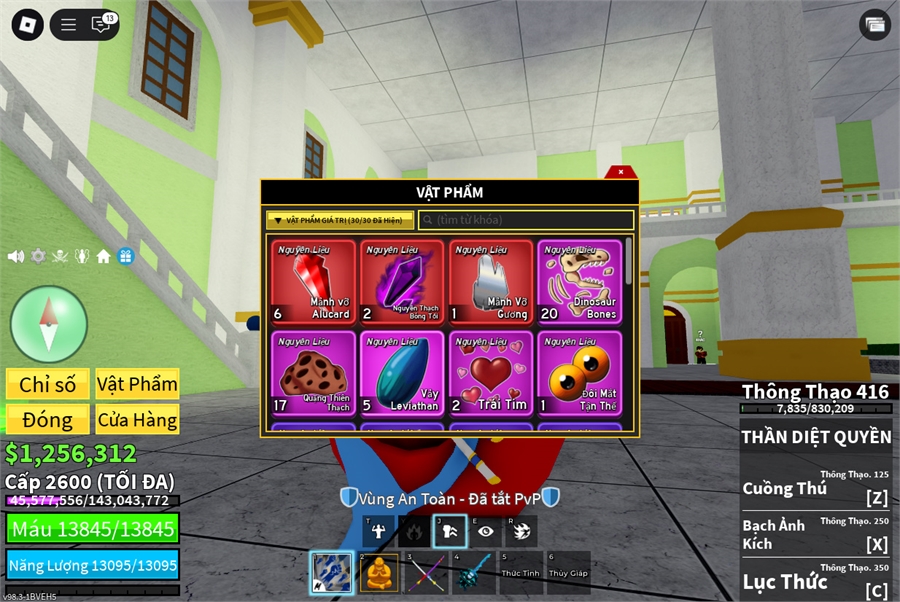This screenshot has height=602, width=900.
Task: Click the inventory keyword search box
Action: [x=526, y=220]
